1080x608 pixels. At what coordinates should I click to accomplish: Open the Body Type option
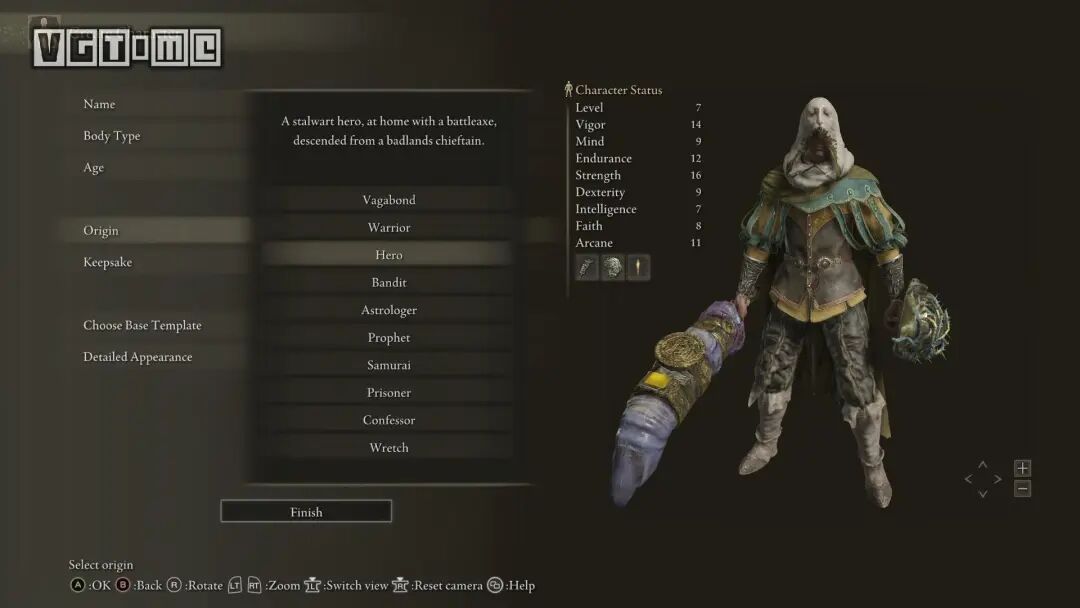pyautogui.click(x=111, y=136)
